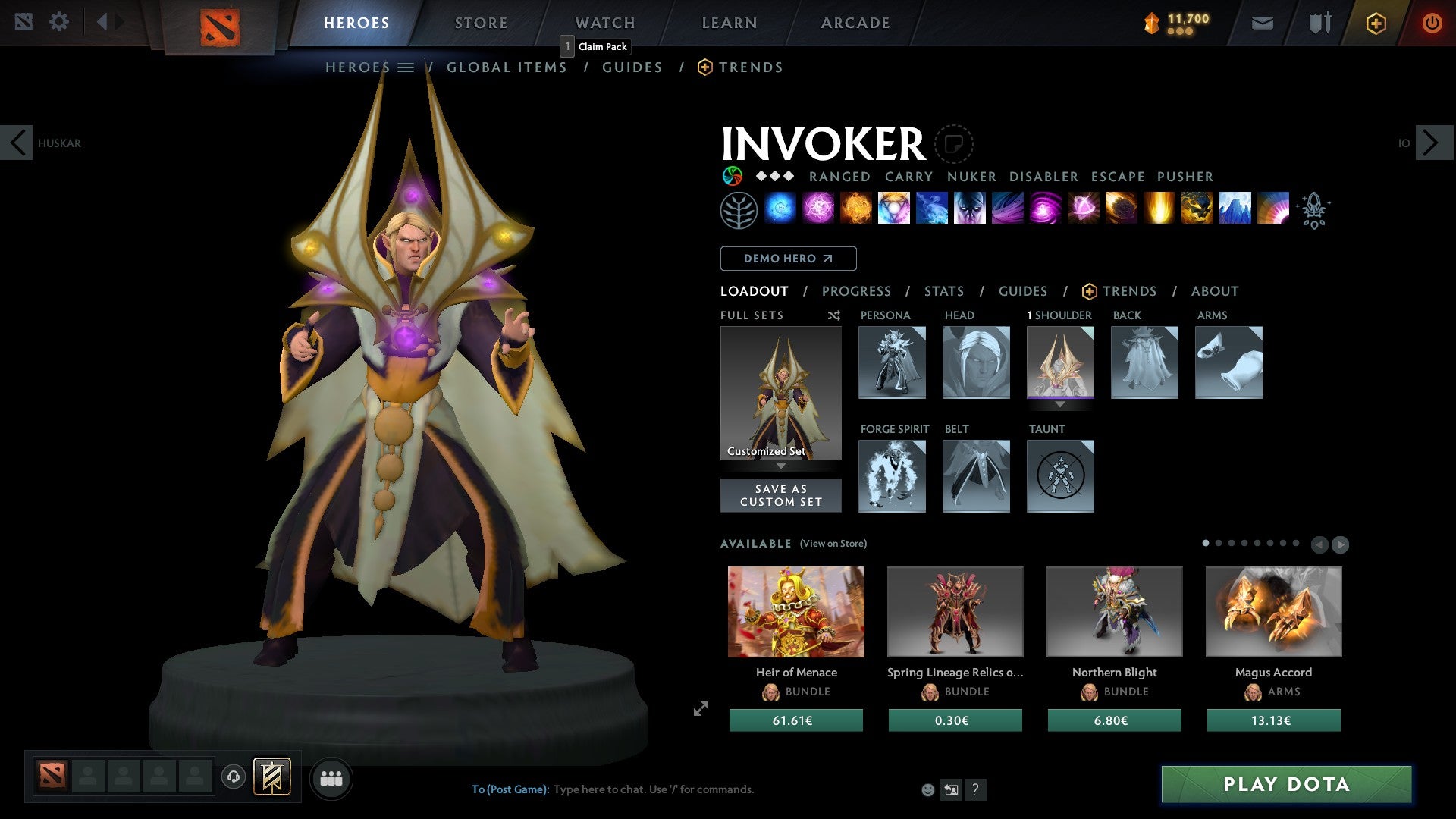Screen dimensions: 1456x819
Task: Click the Dota Plus hexagon icon
Action: pyautogui.click(x=1376, y=23)
